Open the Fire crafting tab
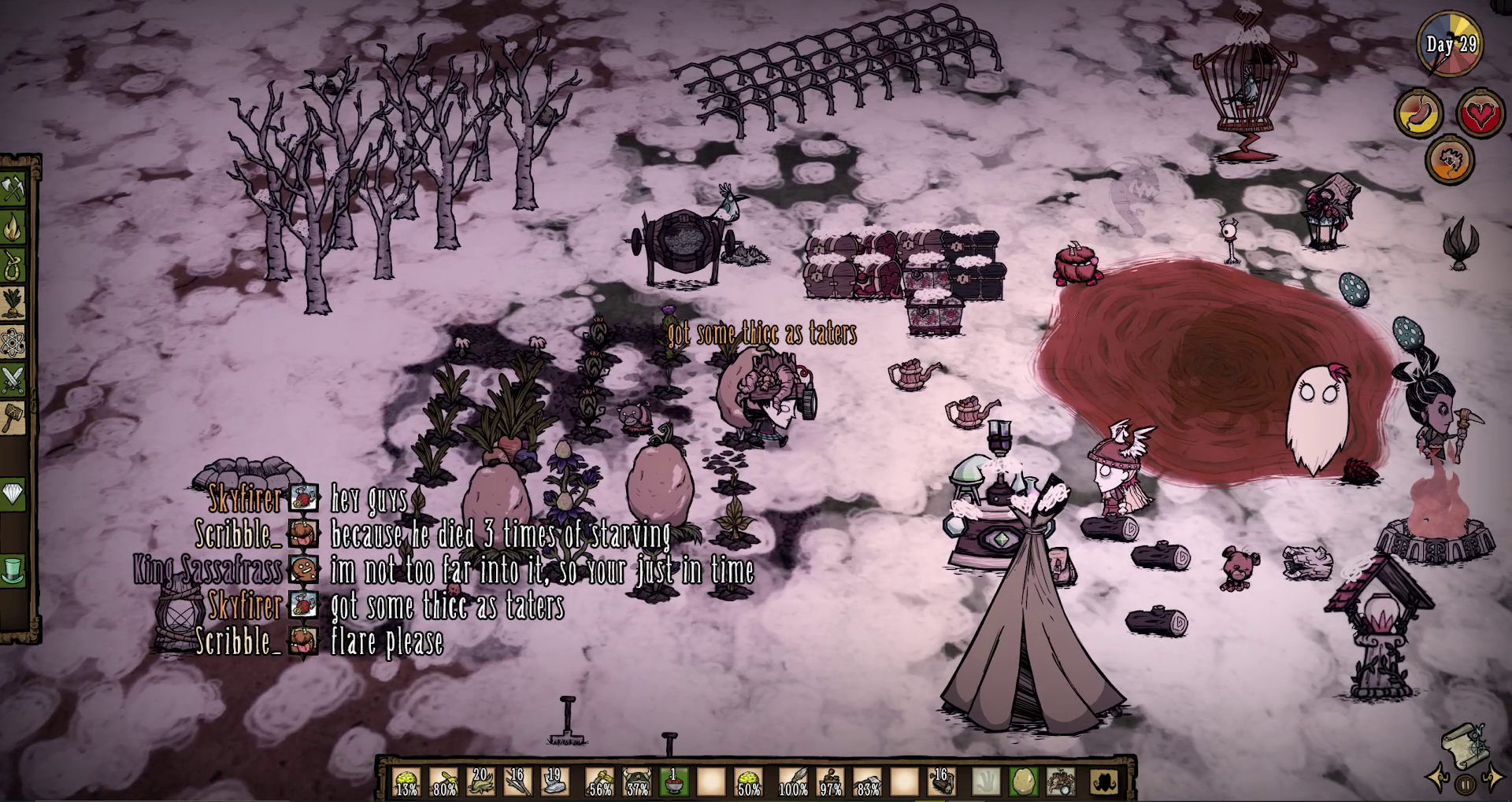 (14, 228)
